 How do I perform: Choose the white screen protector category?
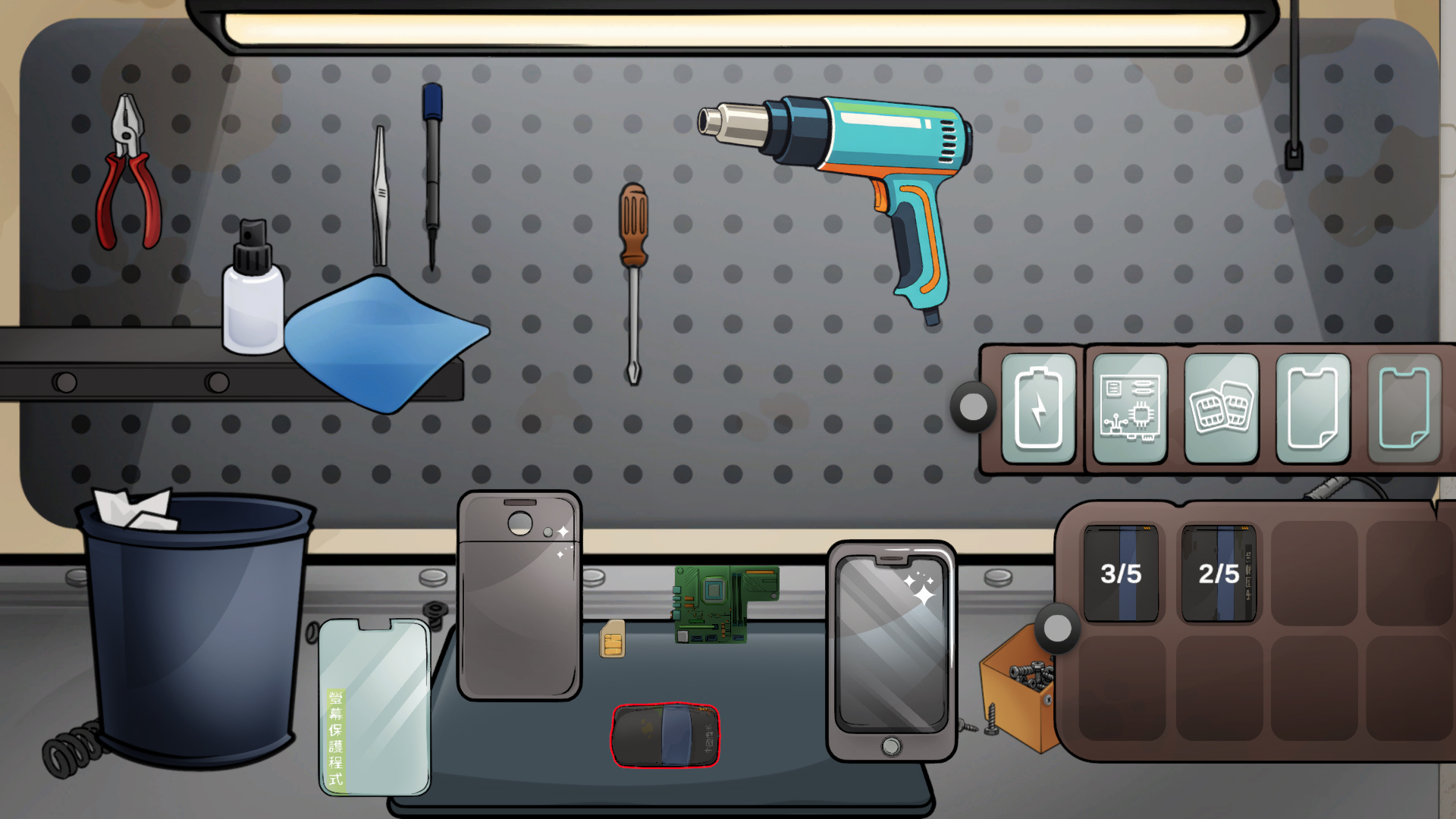click(1313, 408)
